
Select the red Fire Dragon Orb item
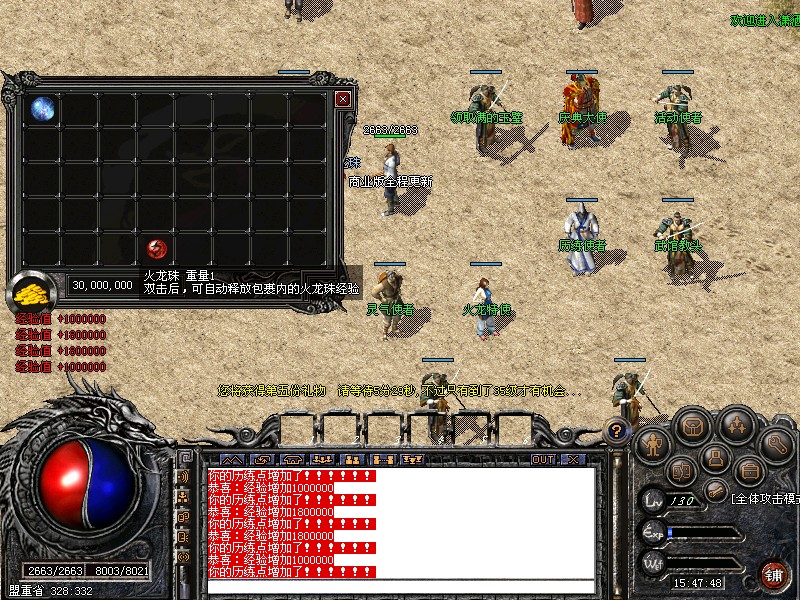pyautogui.click(x=156, y=248)
